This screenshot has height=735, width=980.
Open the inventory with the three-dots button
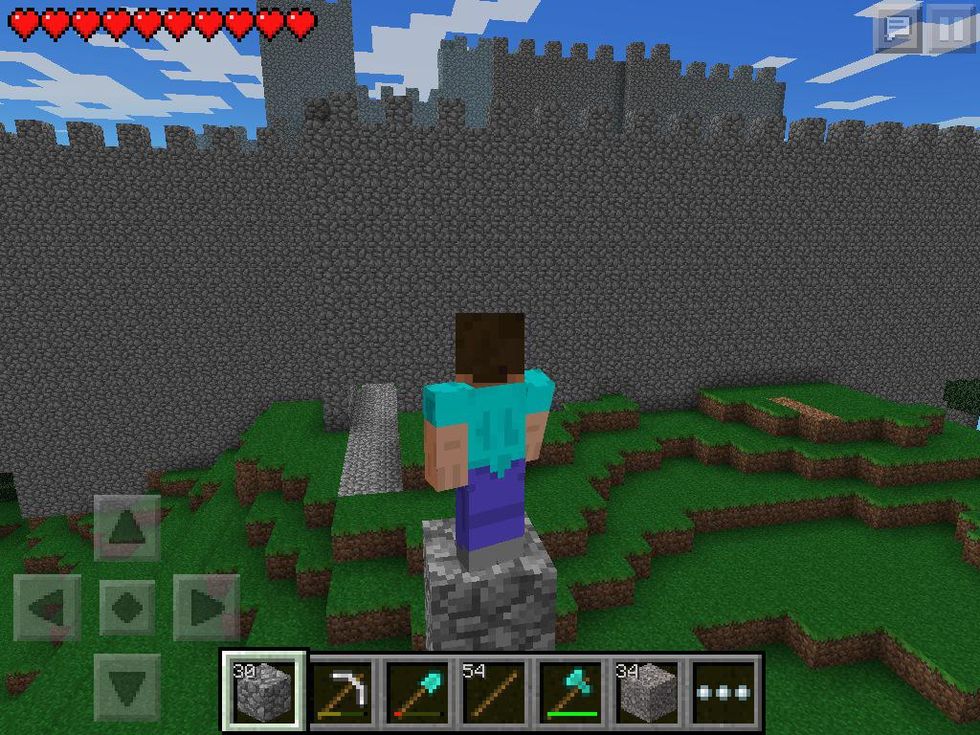pyautogui.click(x=726, y=691)
